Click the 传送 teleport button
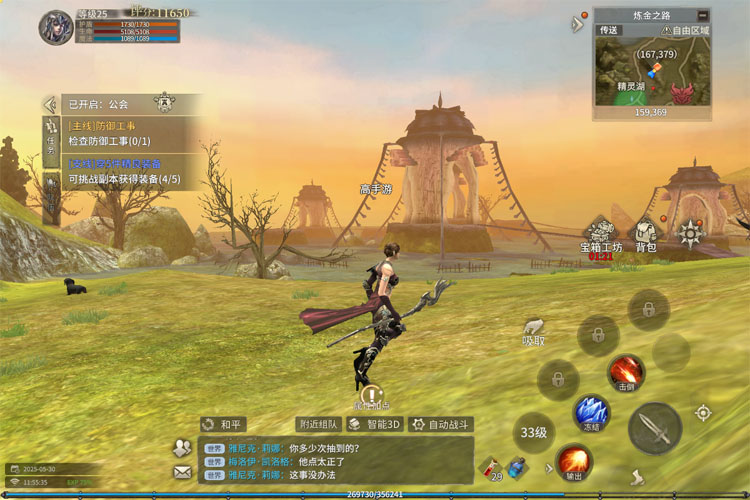The height and width of the screenshot is (500, 750). tap(609, 30)
